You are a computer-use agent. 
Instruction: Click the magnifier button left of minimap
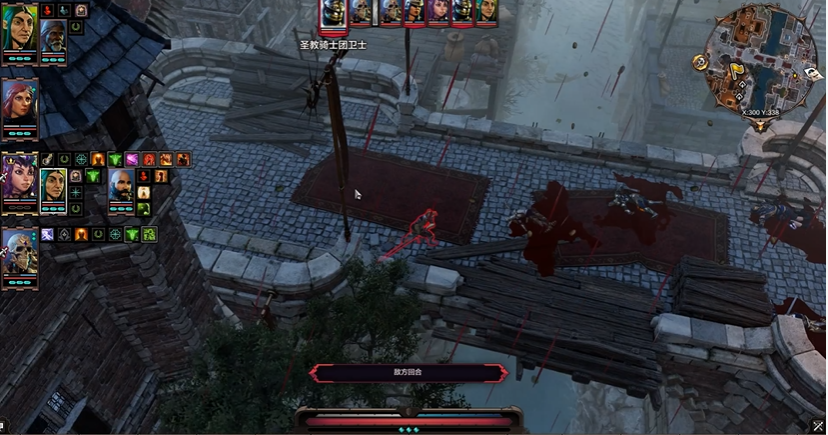[701, 62]
